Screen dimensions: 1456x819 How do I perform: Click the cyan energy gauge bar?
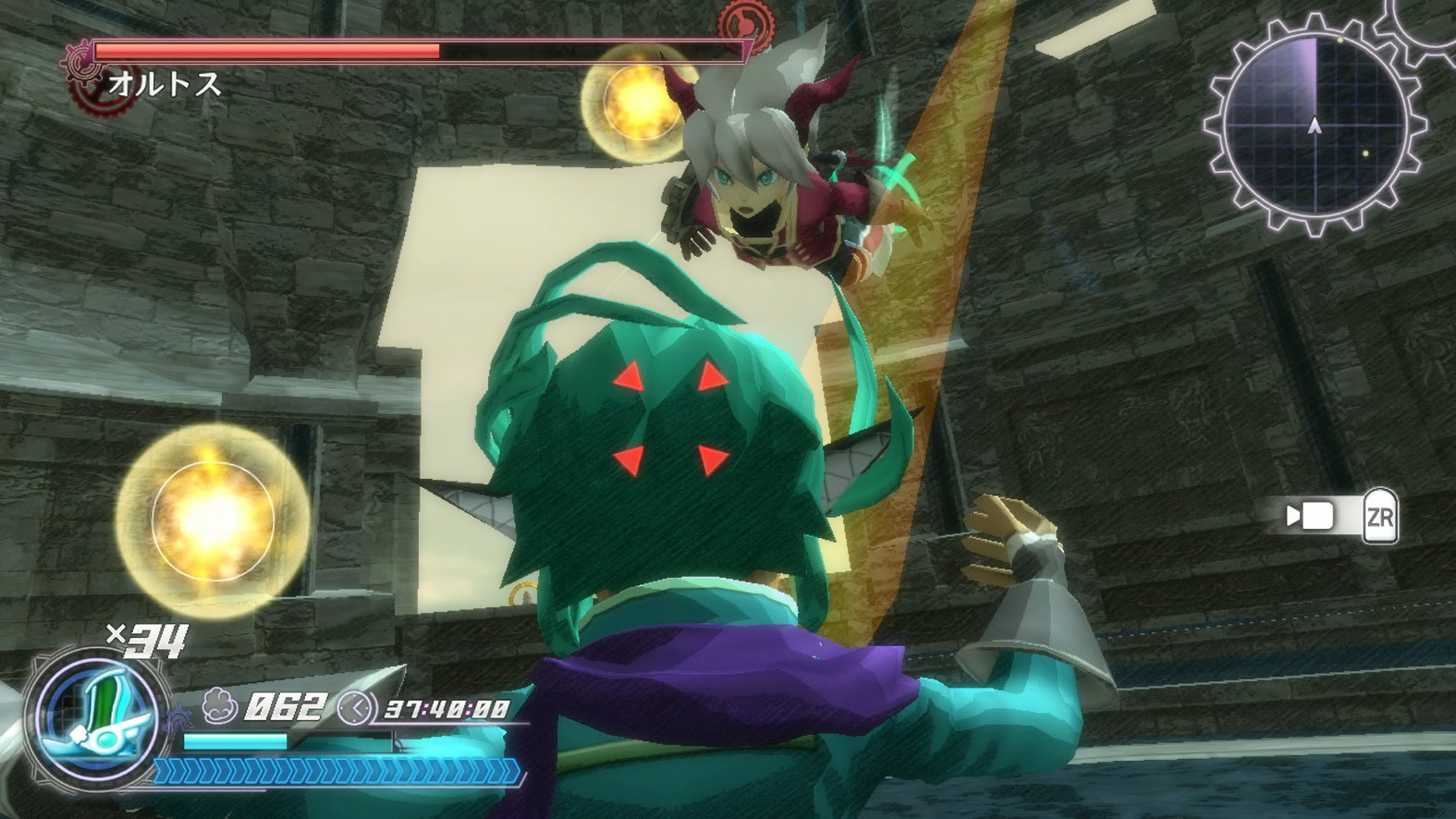(x=236, y=740)
